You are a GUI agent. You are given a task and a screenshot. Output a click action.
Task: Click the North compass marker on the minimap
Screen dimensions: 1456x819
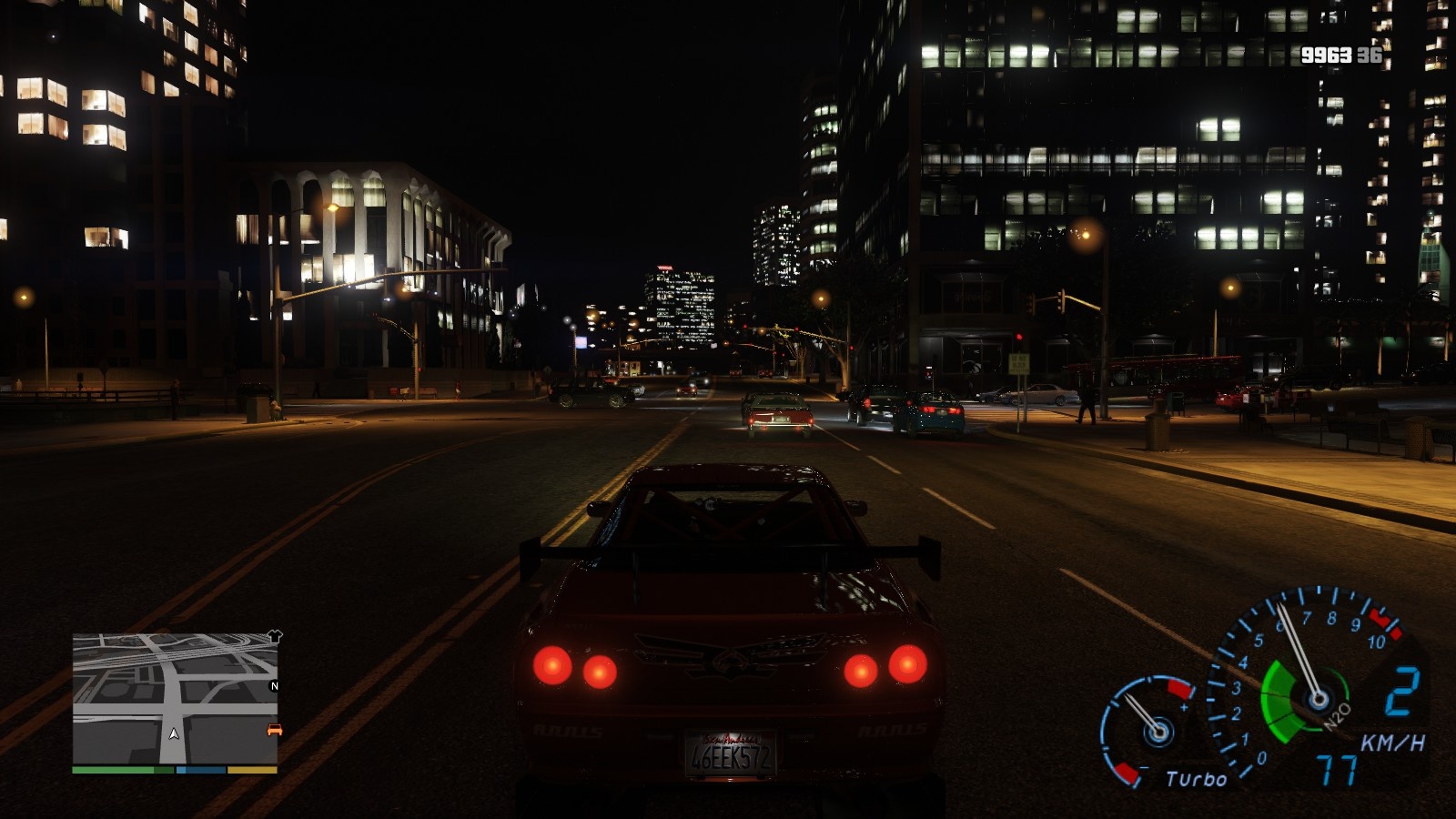[x=274, y=685]
